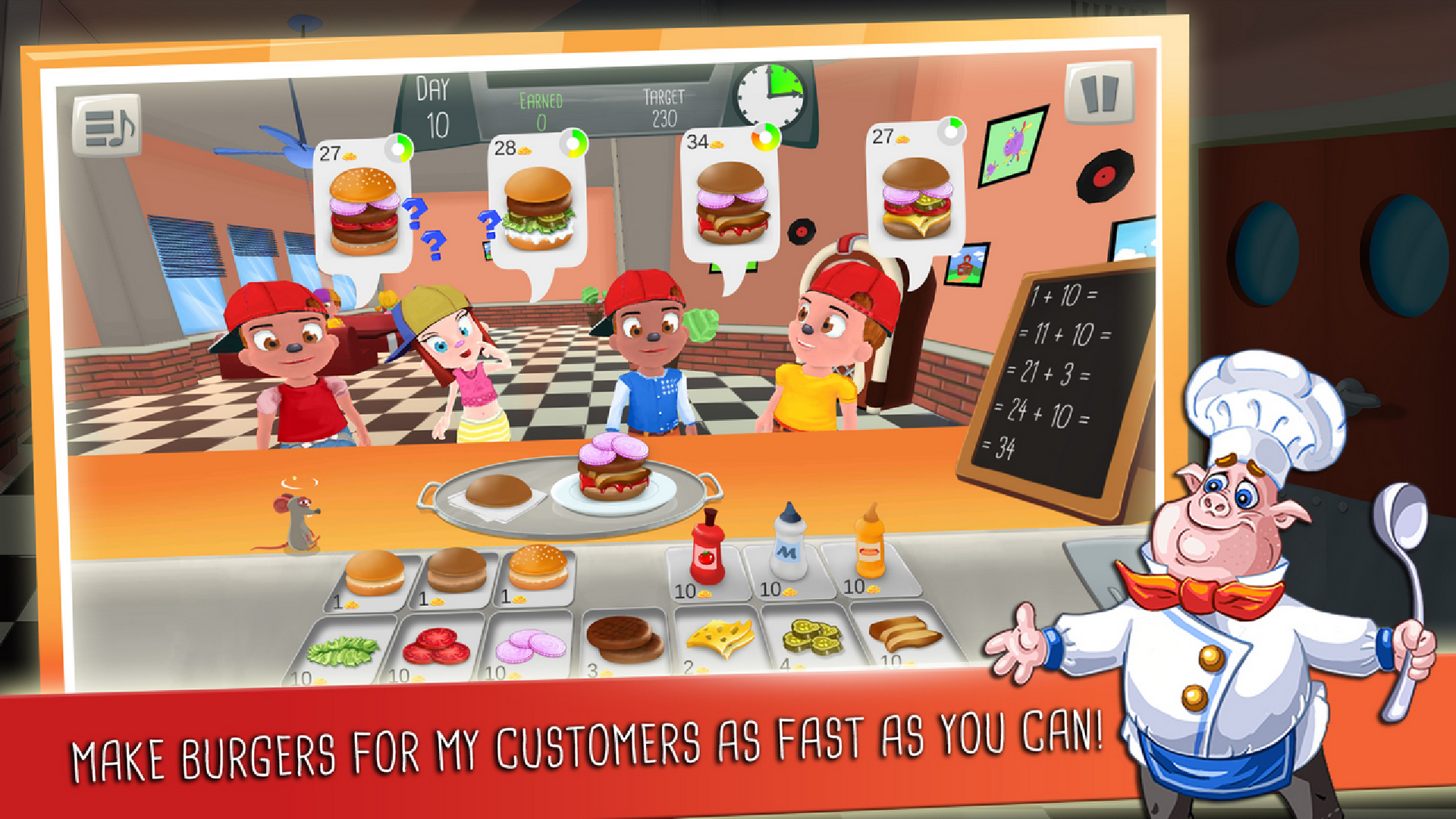Grab the mayonnaise bottle

point(789,546)
